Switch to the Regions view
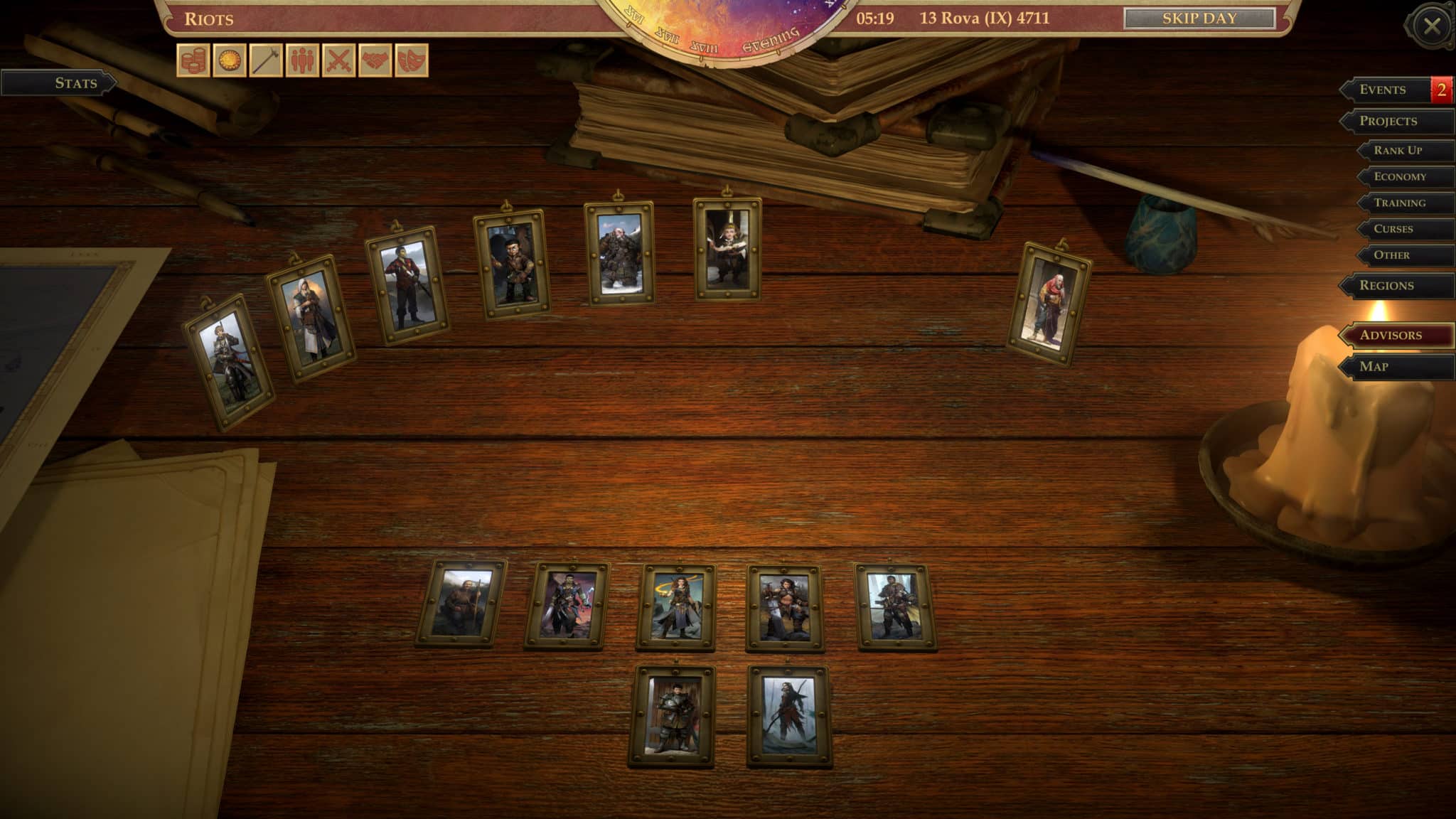This screenshot has width=1456, height=819. [x=1394, y=284]
